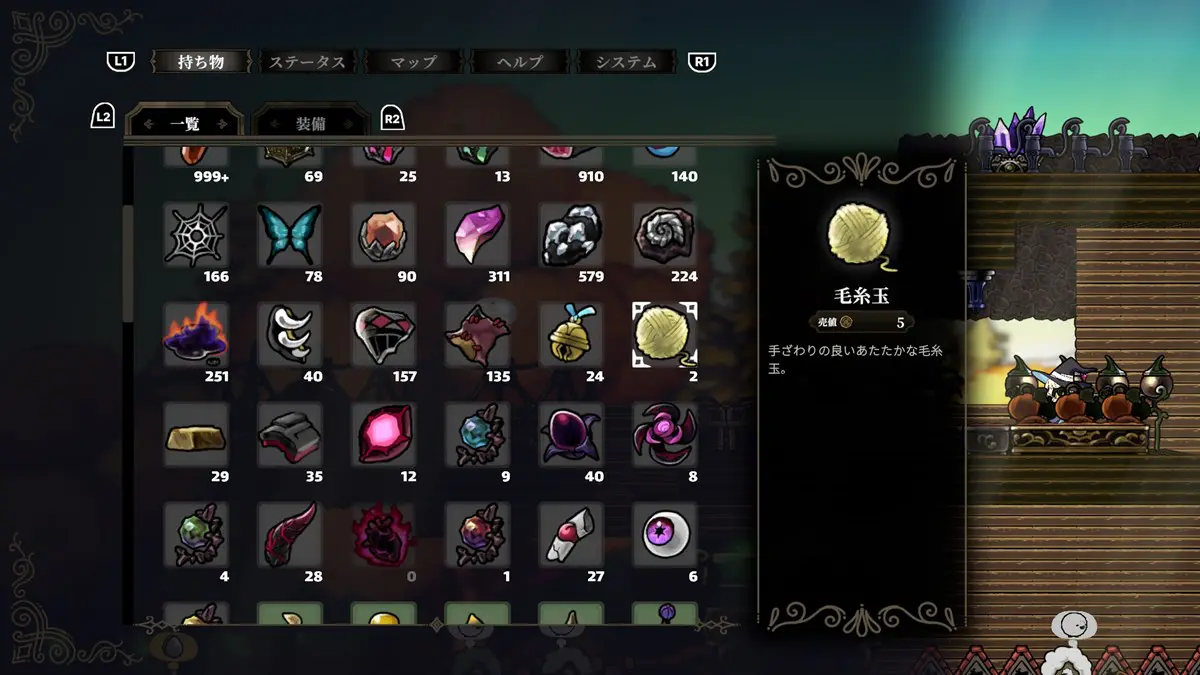This screenshot has width=1200, height=675.
Task: Select the spider web item slot
Action: [196, 234]
